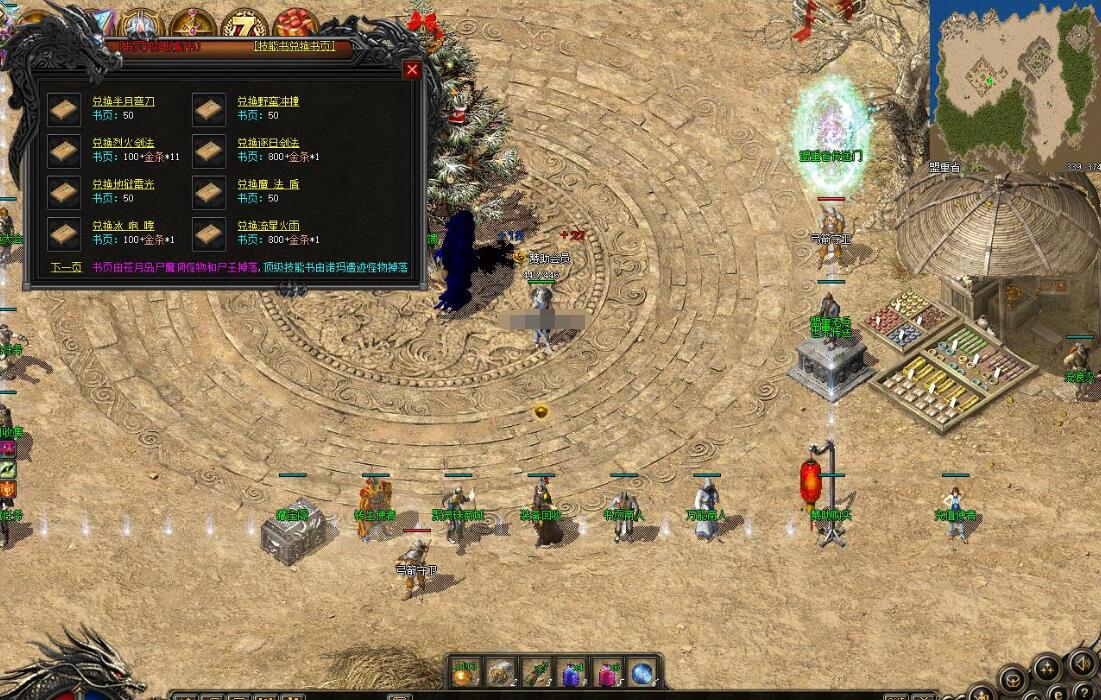
Task: Use the green scroll bundle in slot 3
Action: click(537, 673)
